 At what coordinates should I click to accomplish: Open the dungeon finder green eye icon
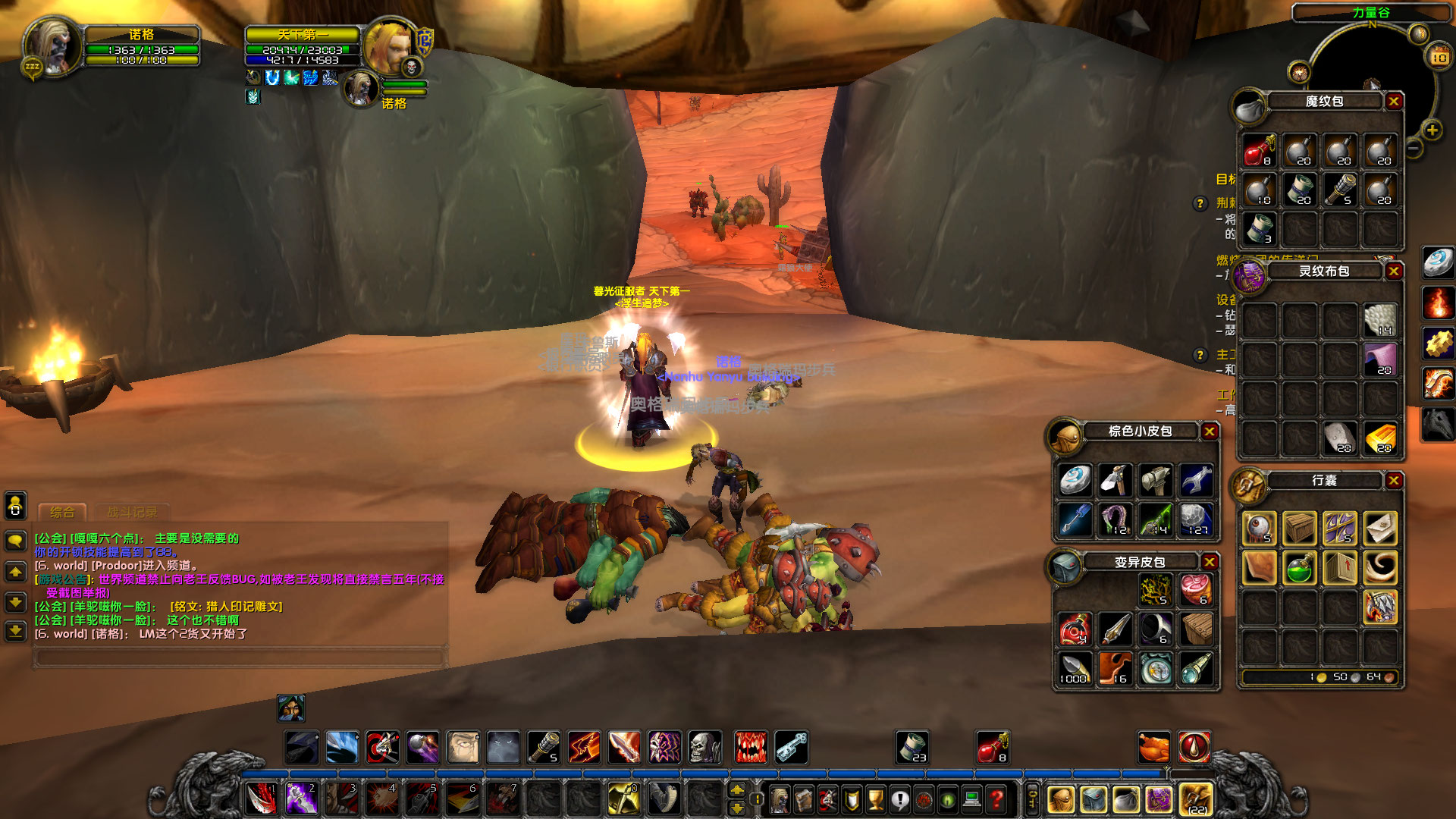(948, 799)
